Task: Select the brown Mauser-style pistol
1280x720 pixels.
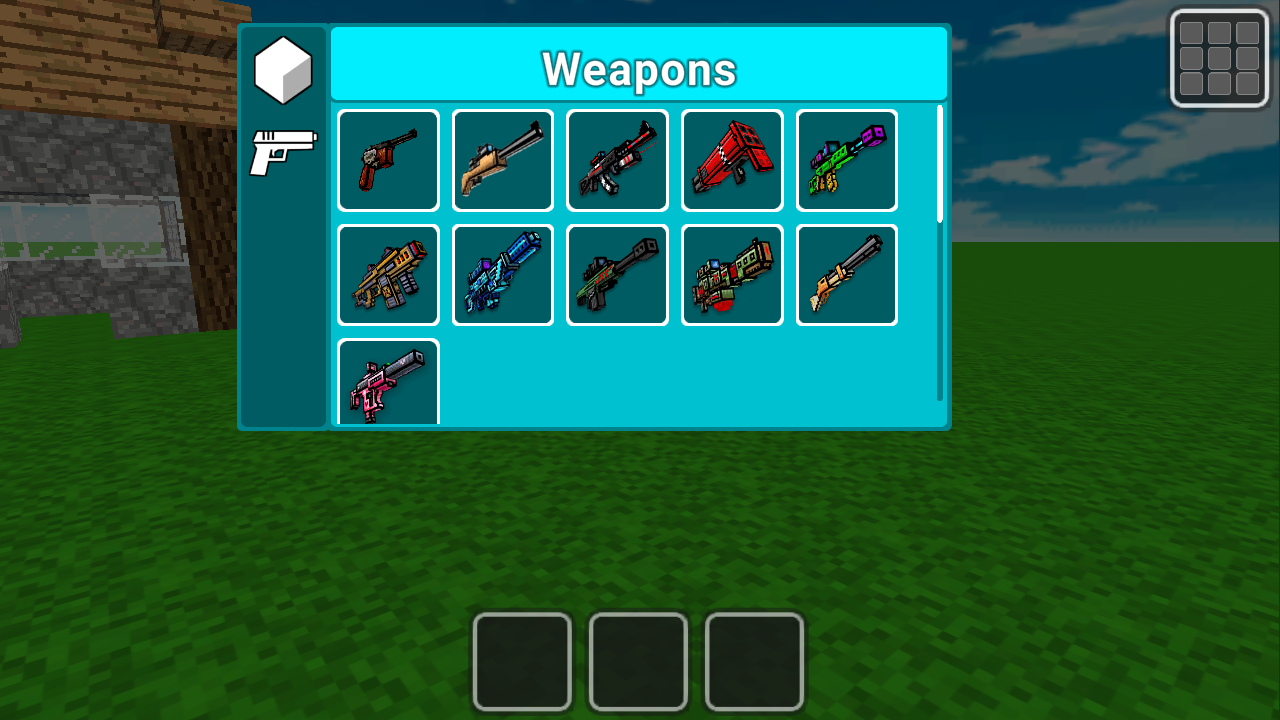Action: click(x=387, y=160)
